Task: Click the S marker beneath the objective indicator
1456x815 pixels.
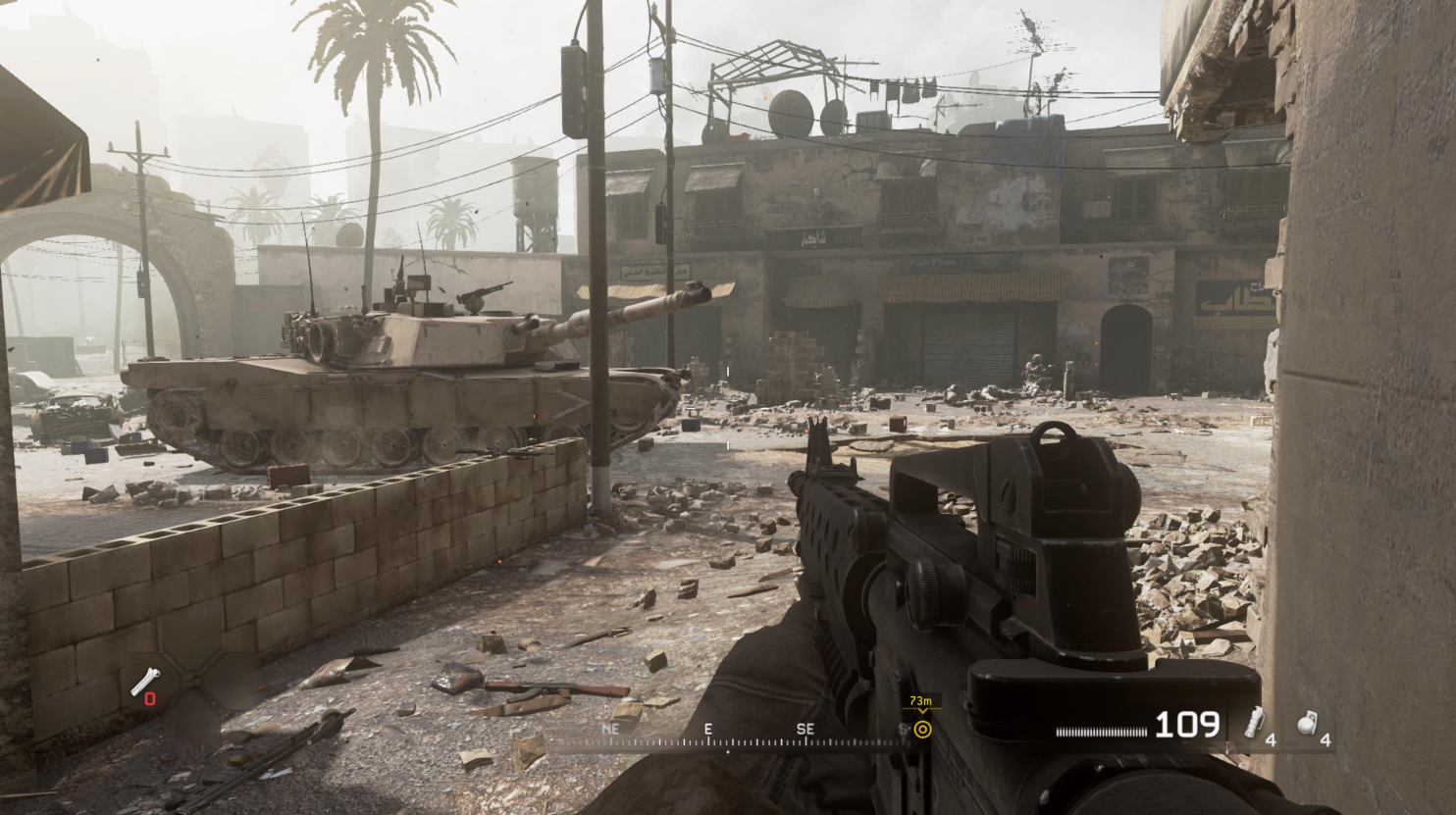Action: tap(903, 728)
